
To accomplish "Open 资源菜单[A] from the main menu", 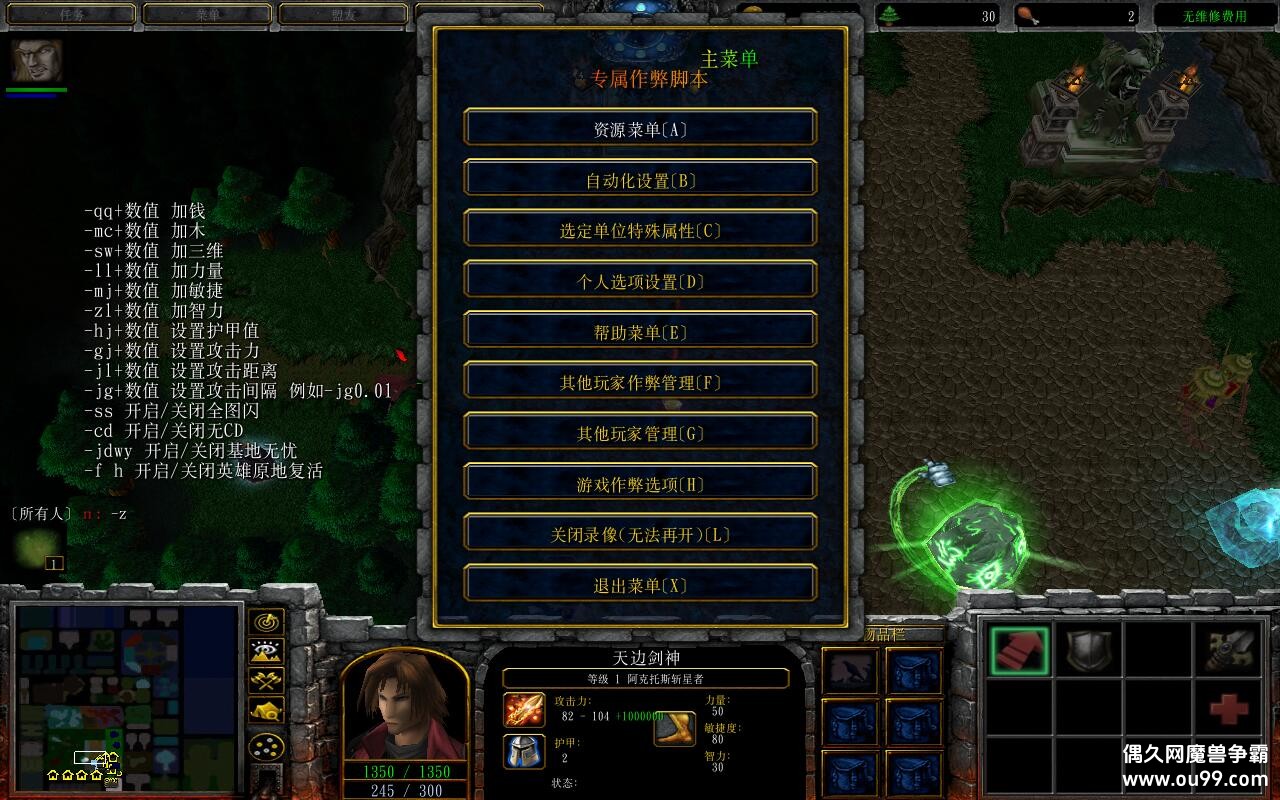I will point(639,127).
